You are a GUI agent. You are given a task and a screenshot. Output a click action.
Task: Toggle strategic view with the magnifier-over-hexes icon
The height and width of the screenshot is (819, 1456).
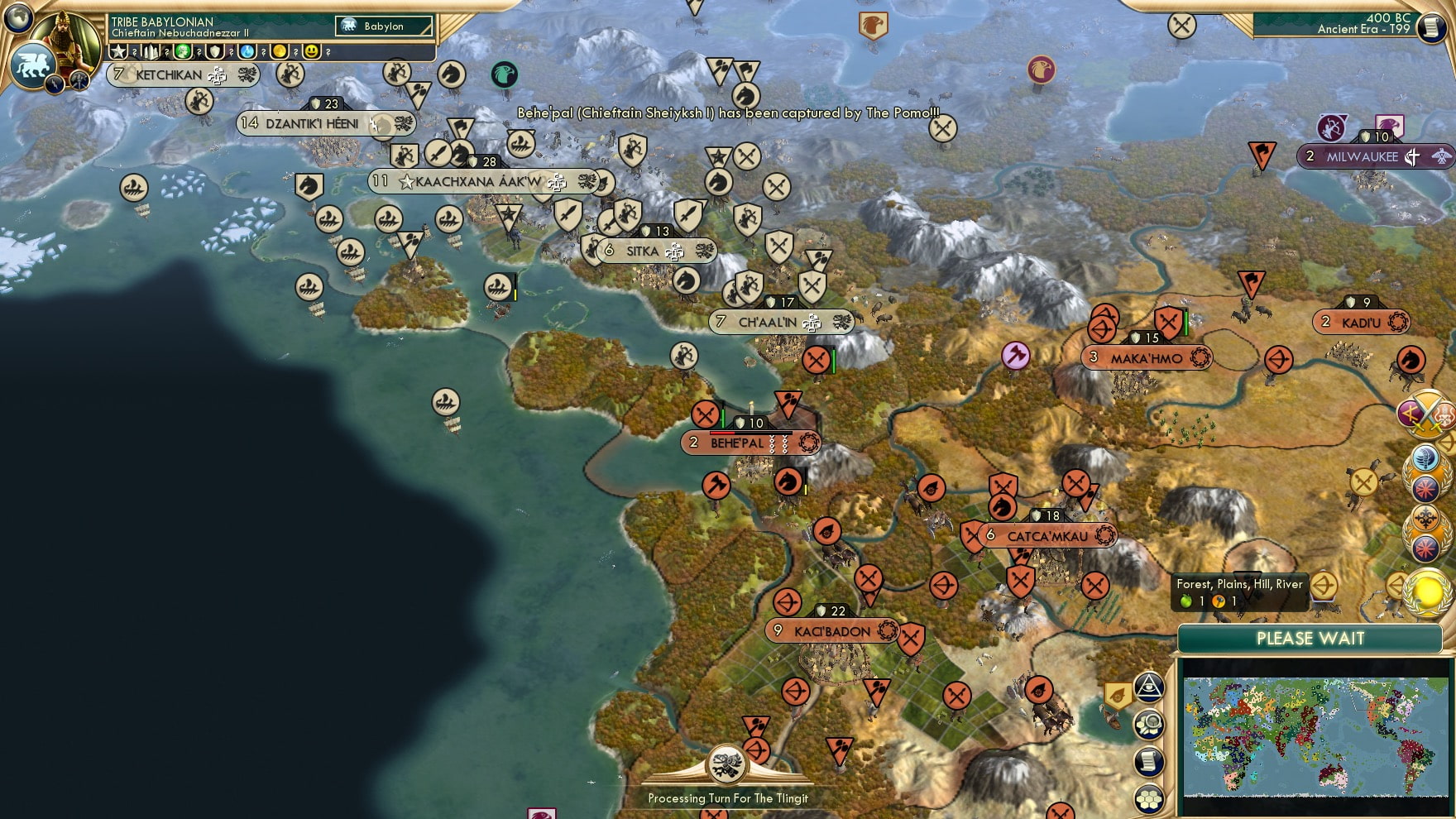pyautogui.click(x=1149, y=724)
